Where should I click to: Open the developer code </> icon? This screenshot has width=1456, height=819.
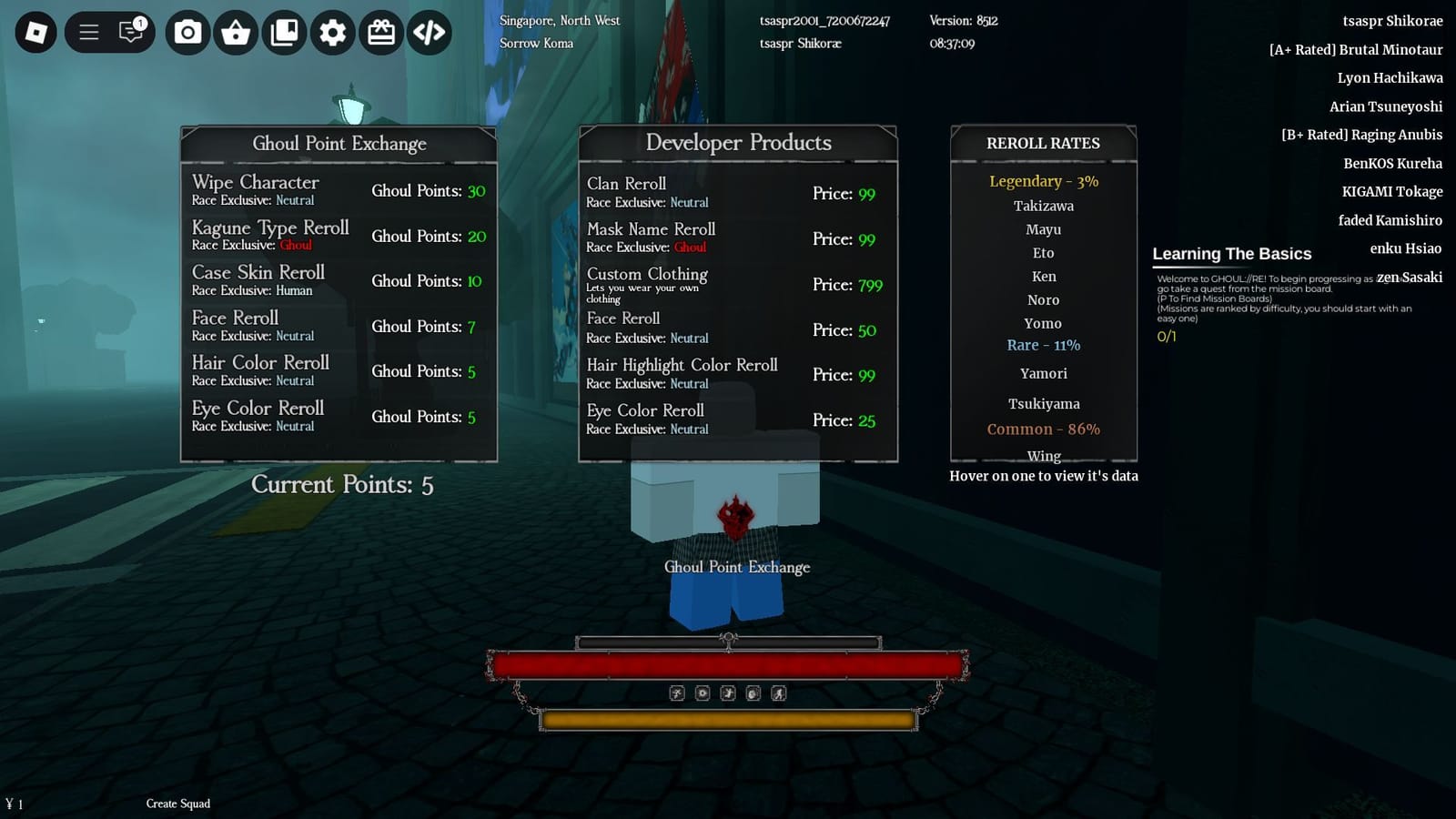click(x=430, y=31)
